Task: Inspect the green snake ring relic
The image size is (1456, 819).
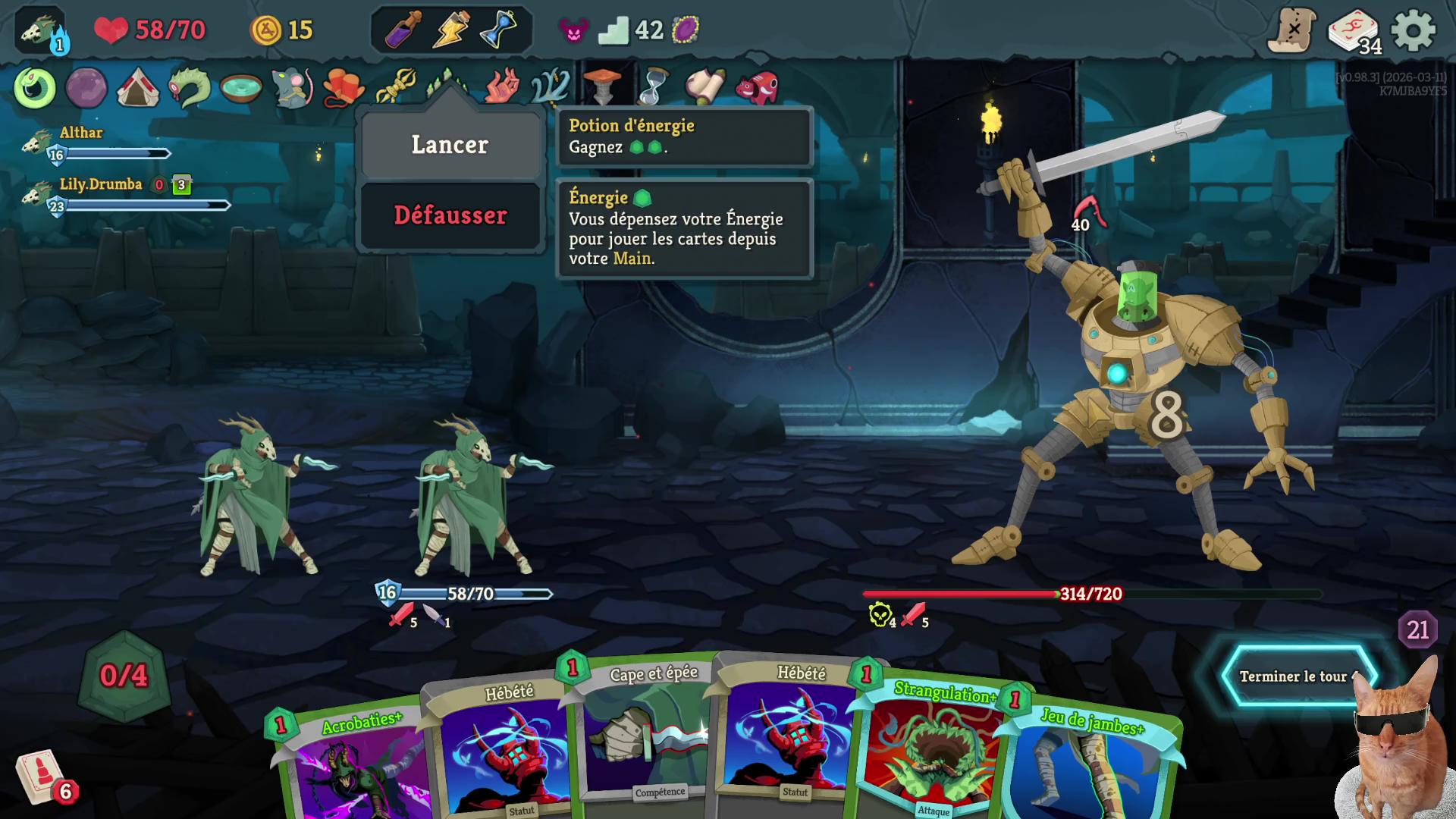Action: click(35, 88)
